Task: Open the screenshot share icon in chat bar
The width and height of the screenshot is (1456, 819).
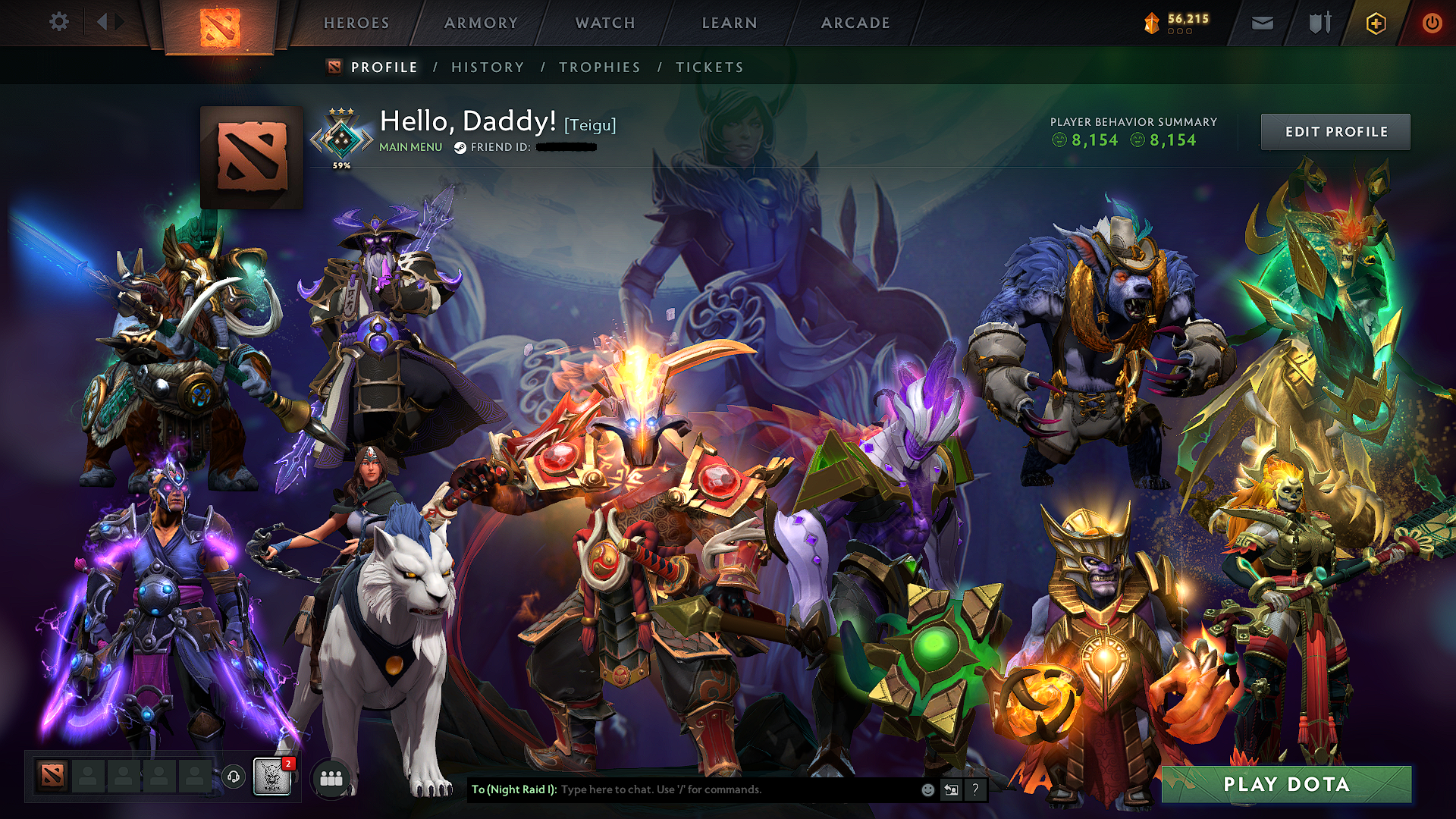Action: tap(951, 789)
